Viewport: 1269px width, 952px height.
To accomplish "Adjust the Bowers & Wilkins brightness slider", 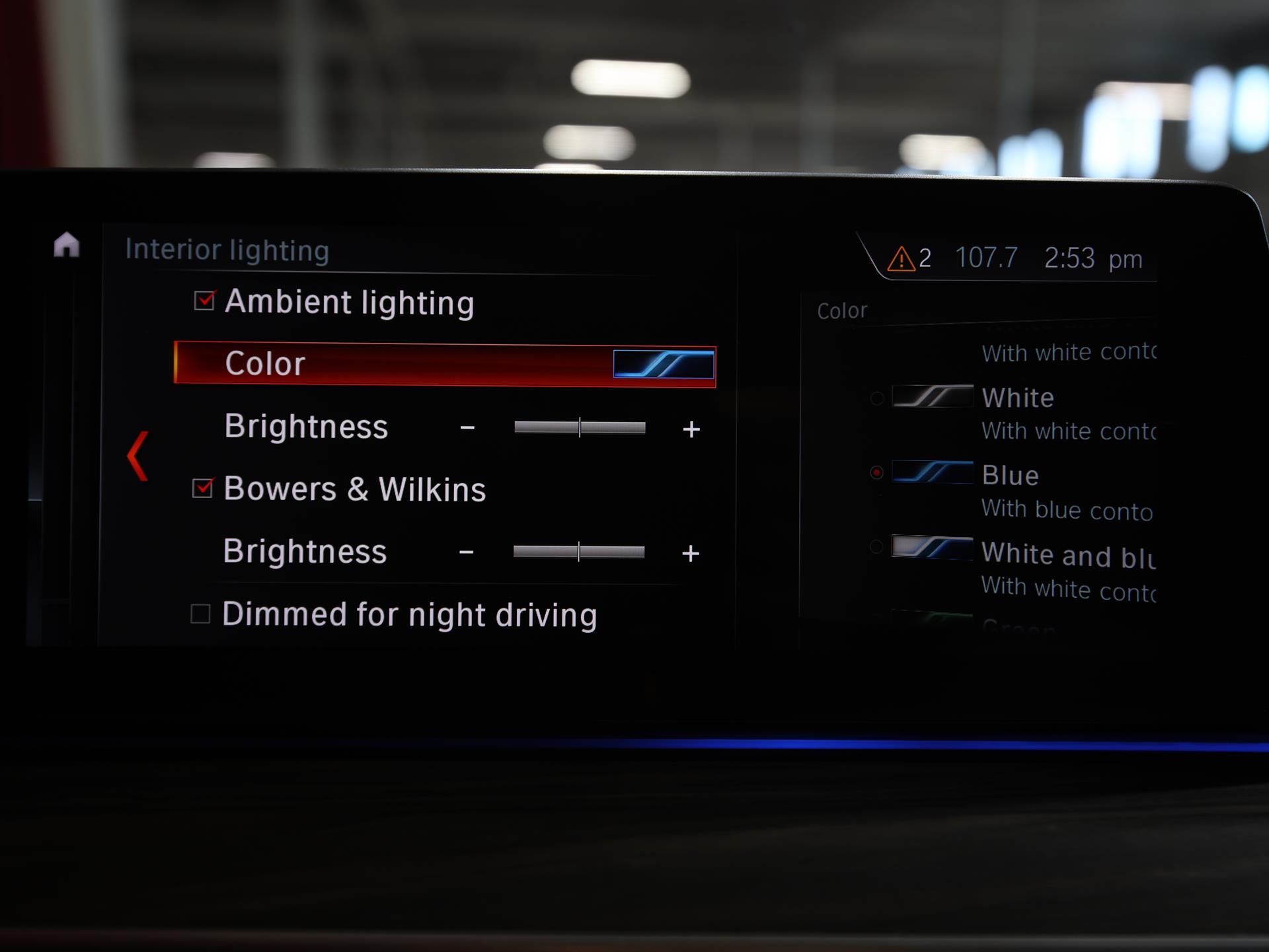I will (578, 552).
